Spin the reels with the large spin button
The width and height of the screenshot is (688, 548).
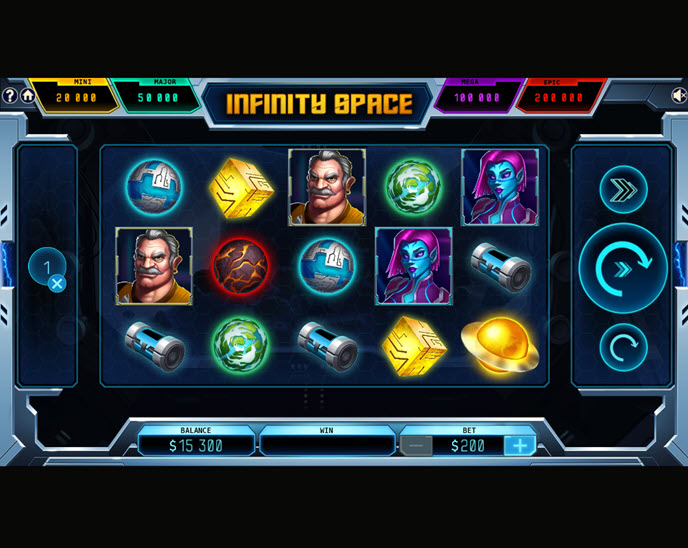pos(623,268)
